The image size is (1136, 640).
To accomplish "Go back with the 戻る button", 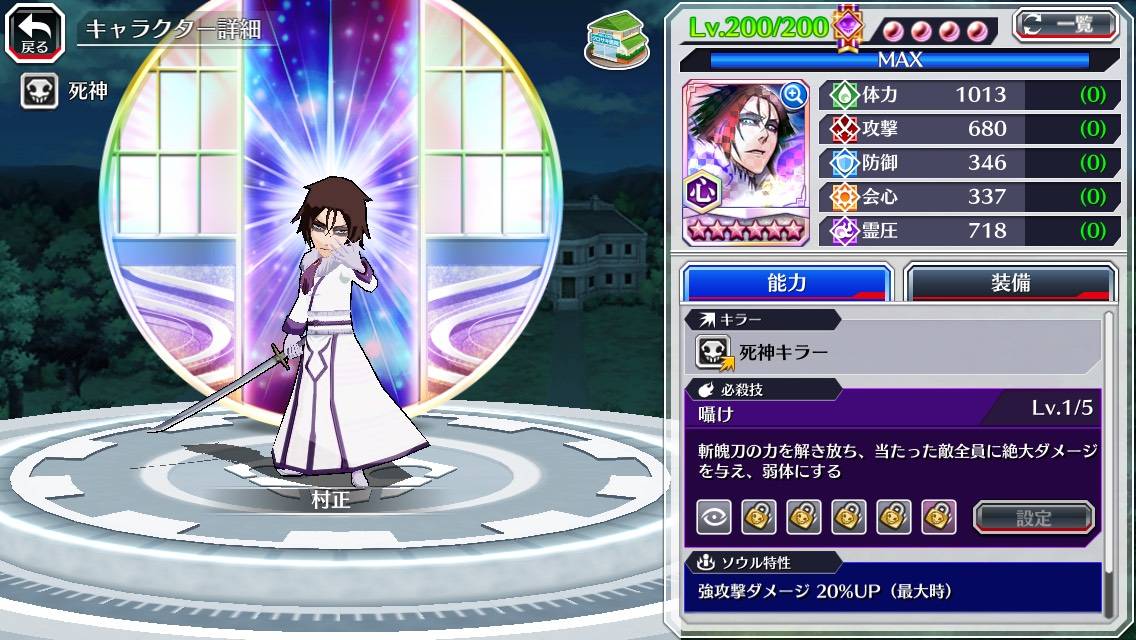I will point(34,31).
